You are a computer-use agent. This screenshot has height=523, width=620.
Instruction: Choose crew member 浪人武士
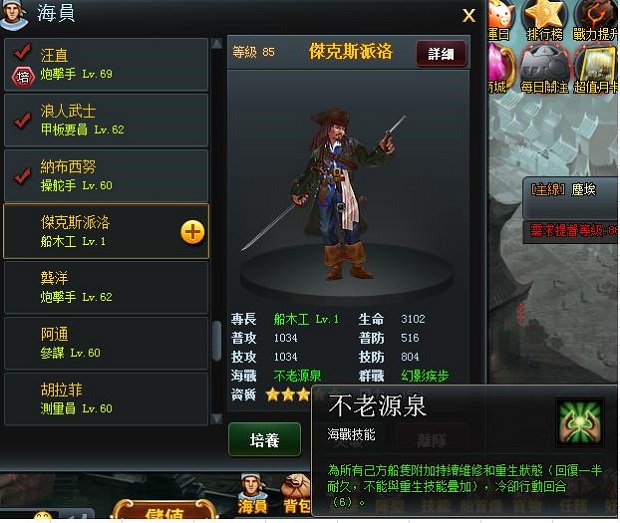point(106,120)
